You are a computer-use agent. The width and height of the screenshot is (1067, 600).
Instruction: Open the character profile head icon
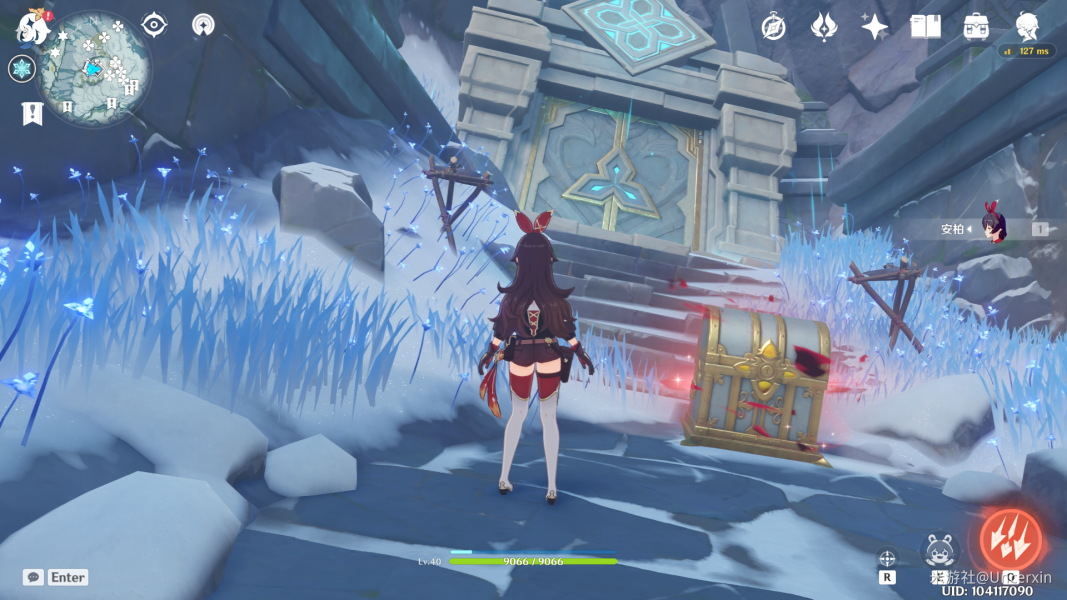click(1027, 25)
